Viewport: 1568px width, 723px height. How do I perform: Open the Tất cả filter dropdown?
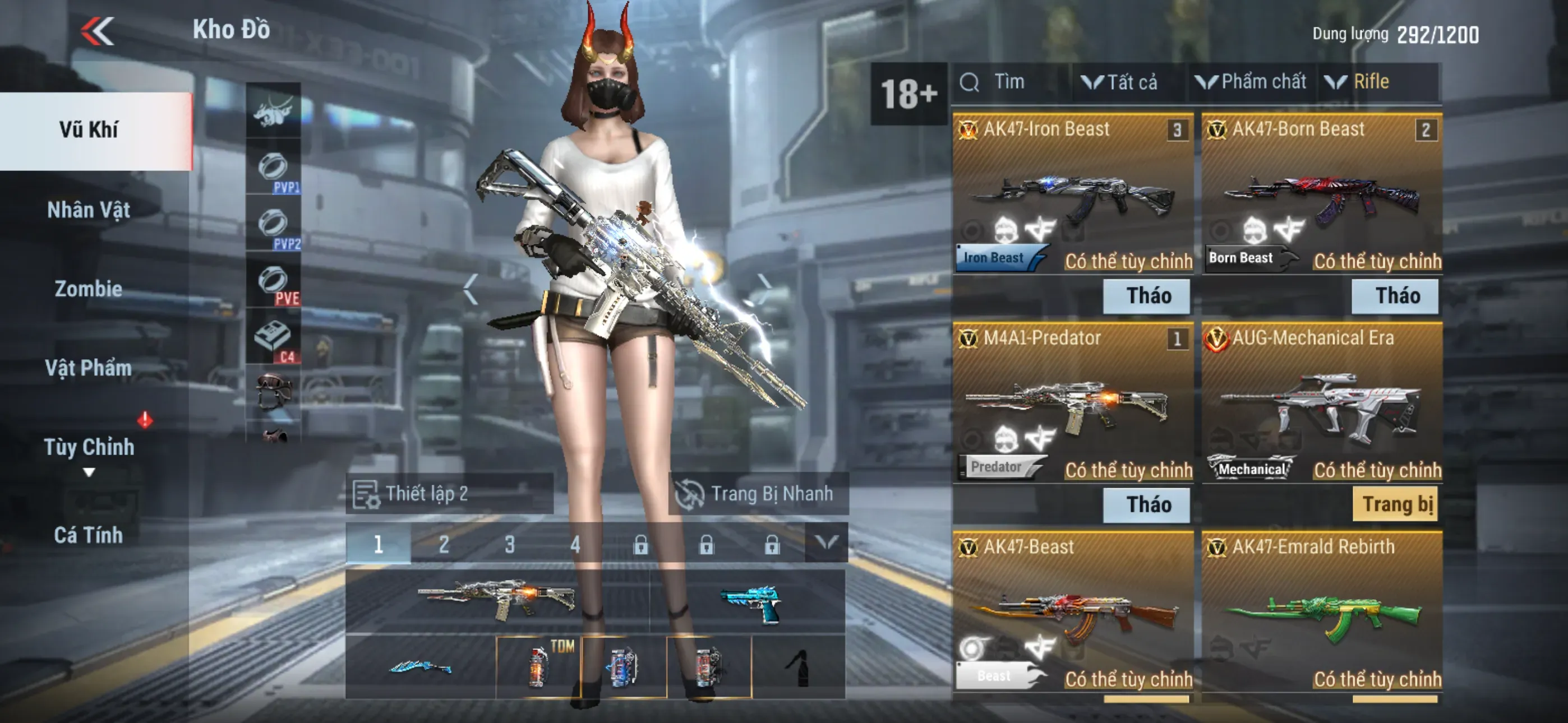coord(1120,82)
